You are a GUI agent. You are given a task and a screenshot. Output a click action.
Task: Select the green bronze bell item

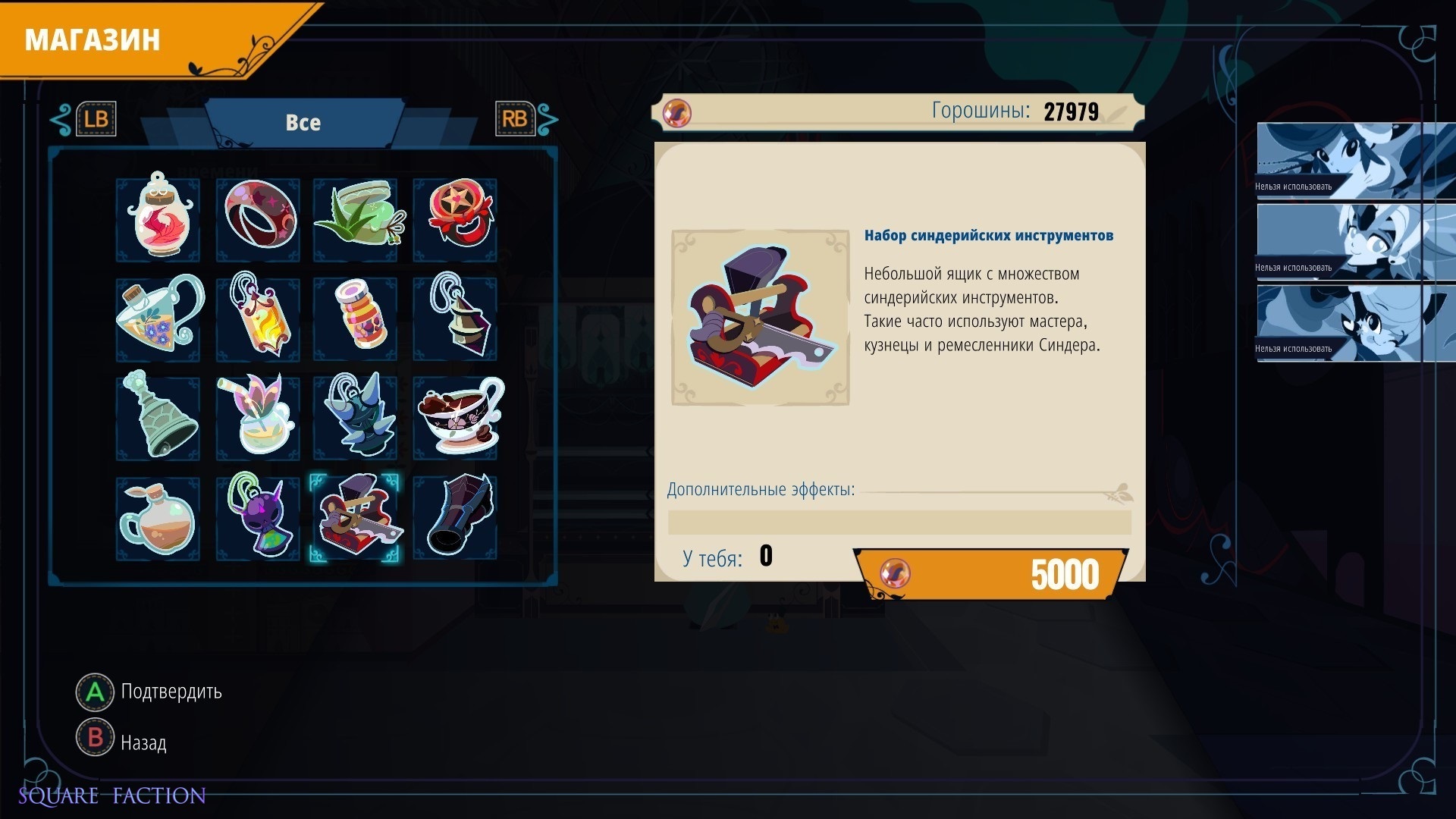pyautogui.click(x=158, y=417)
